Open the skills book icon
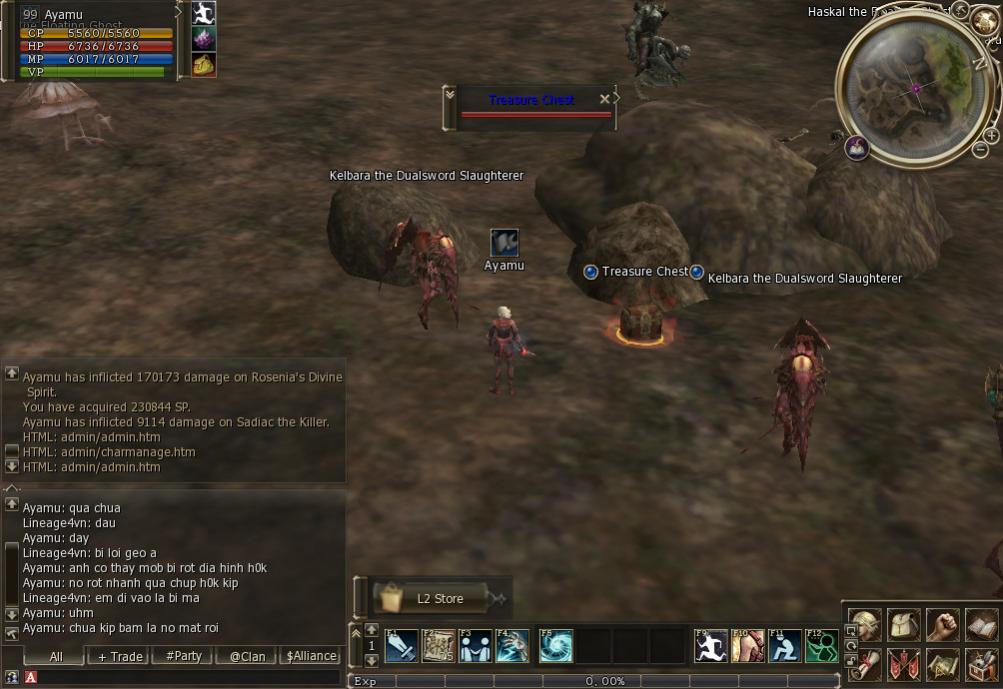This screenshot has height=689, width=1003. tap(981, 624)
